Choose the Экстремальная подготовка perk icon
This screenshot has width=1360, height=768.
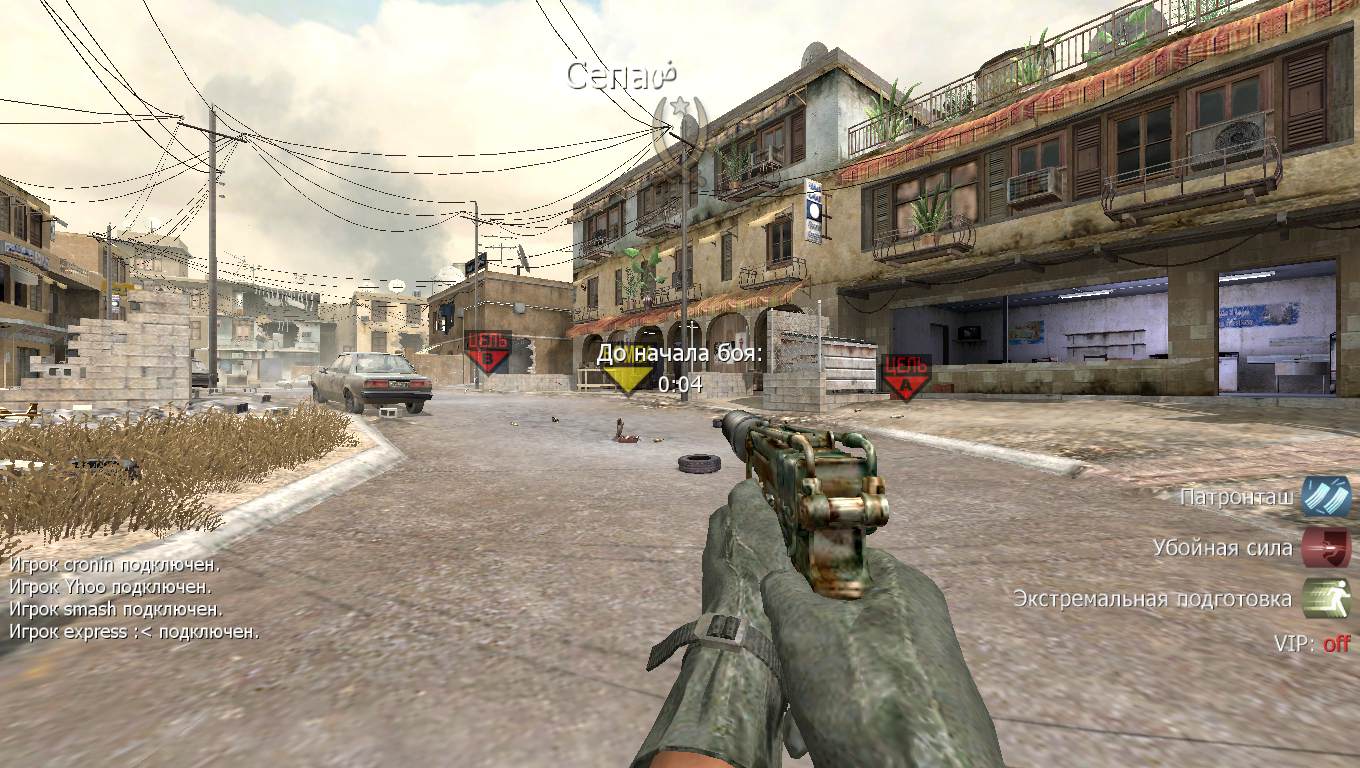coord(1326,599)
